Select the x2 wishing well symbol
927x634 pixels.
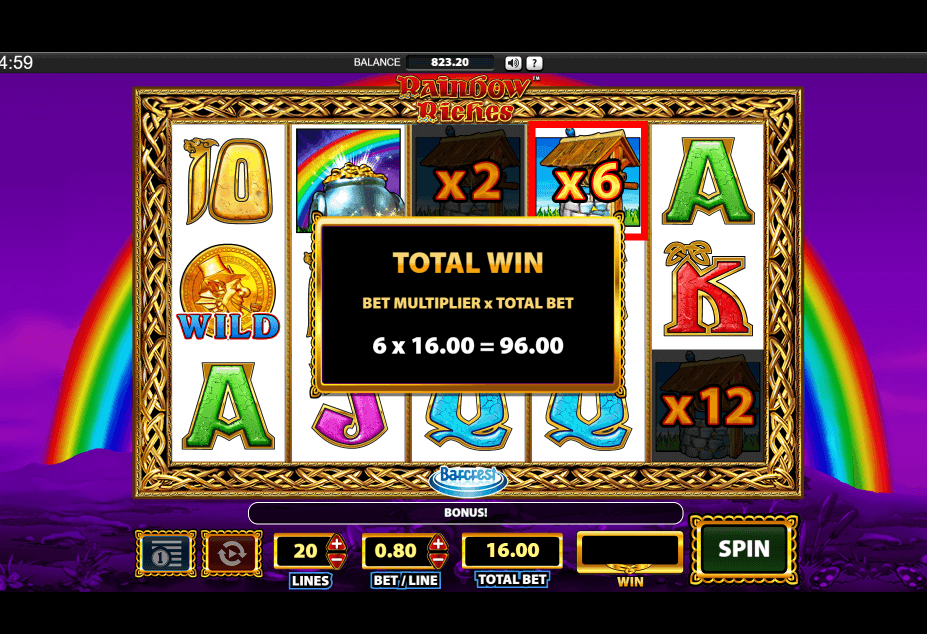(x=468, y=180)
